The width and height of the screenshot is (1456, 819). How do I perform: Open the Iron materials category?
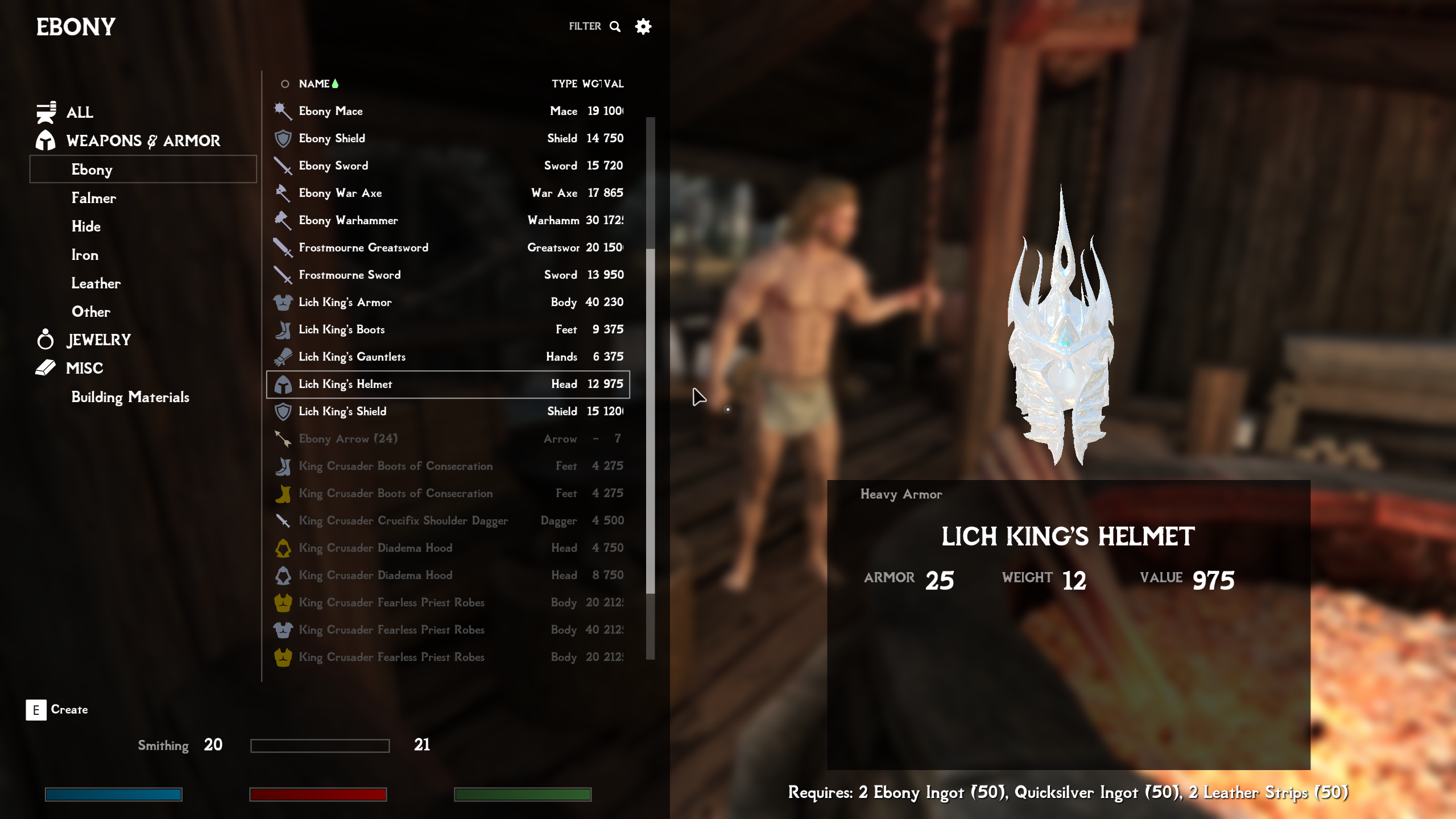(85, 255)
